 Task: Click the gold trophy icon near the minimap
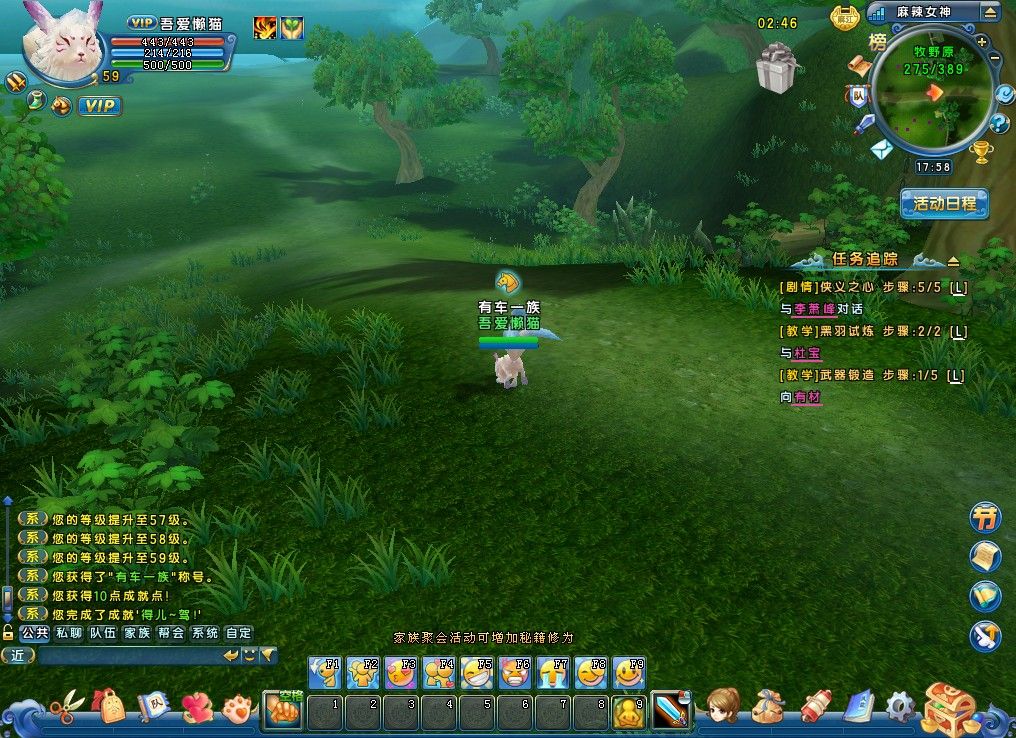[982, 152]
